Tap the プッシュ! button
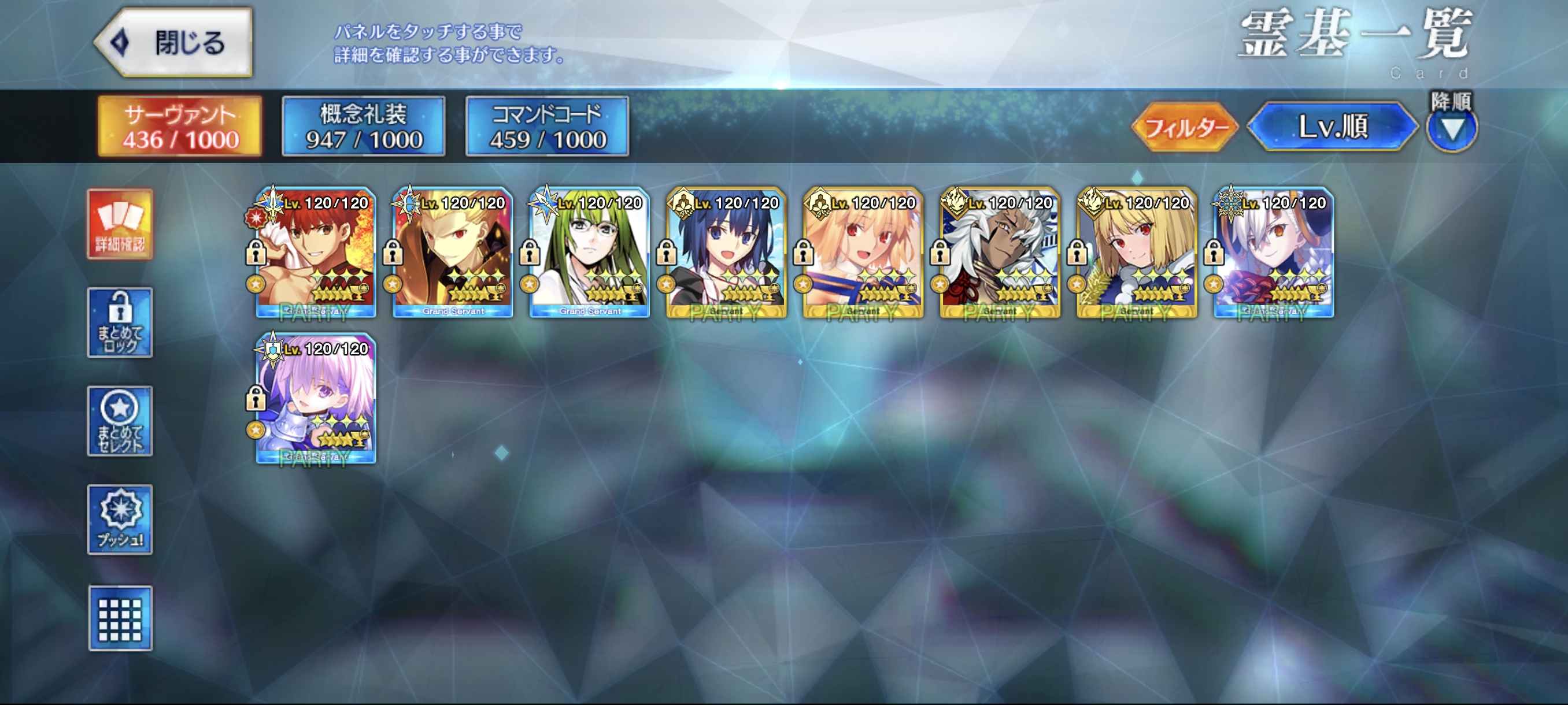The height and width of the screenshot is (705, 1568). click(120, 520)
